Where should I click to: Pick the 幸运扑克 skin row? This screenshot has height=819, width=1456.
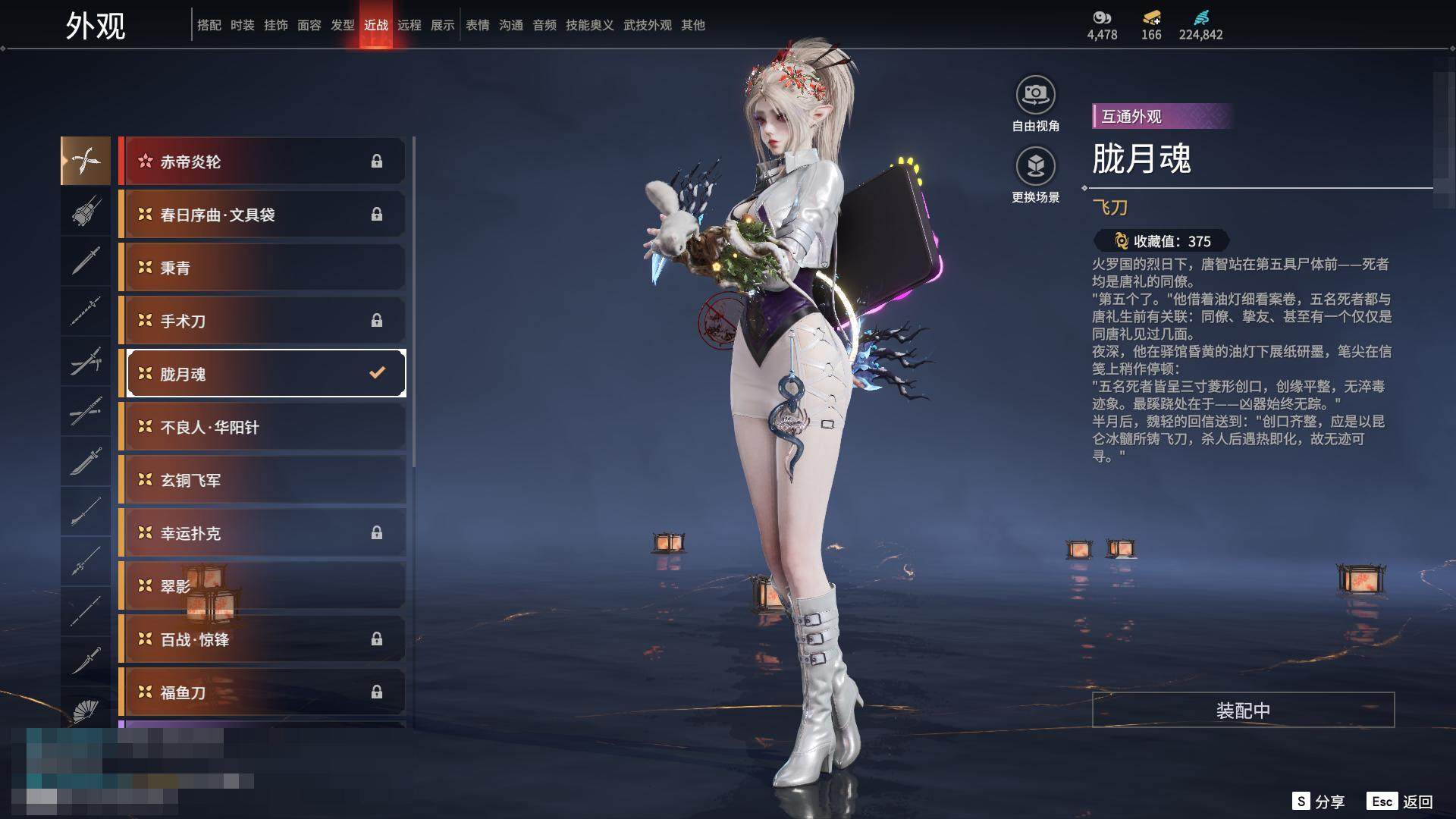(262, 533)
